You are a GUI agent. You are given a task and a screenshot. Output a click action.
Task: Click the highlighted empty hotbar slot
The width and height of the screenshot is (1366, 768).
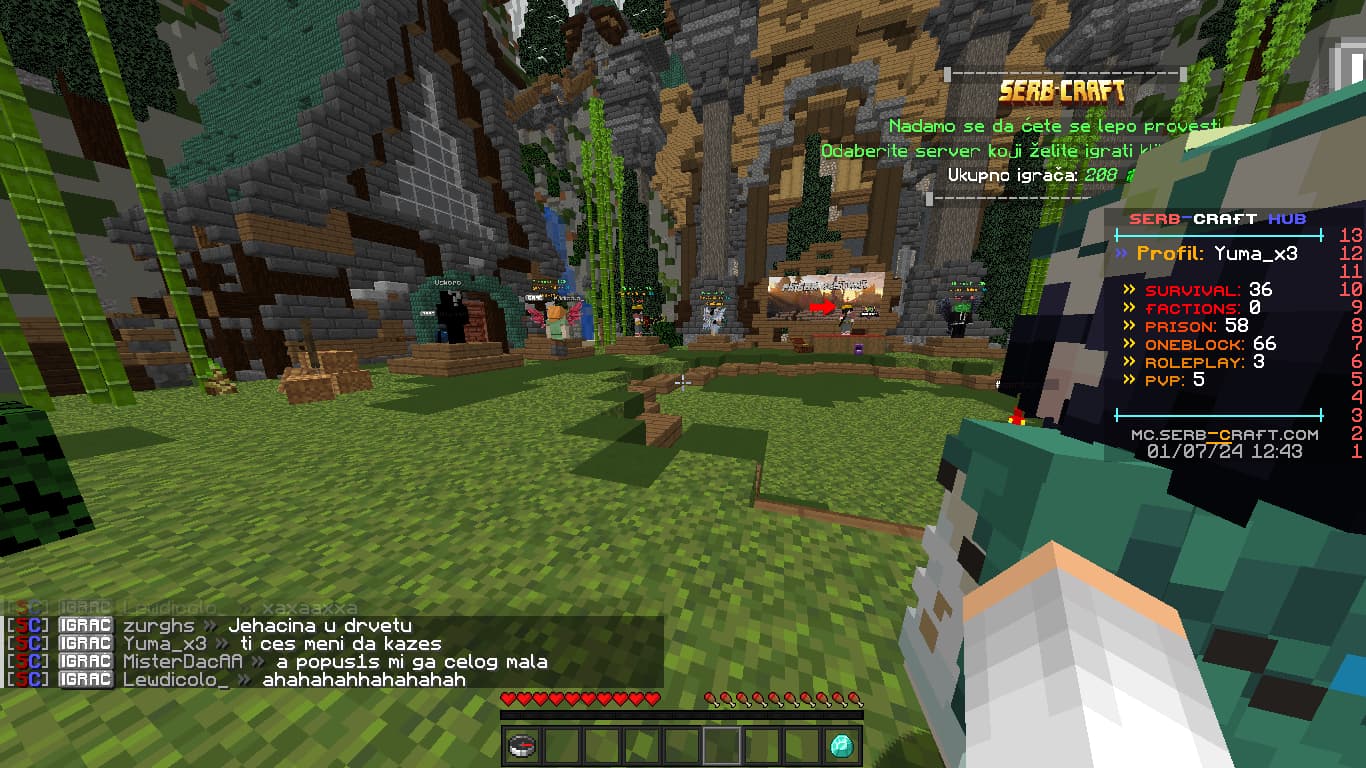point(722,746)
